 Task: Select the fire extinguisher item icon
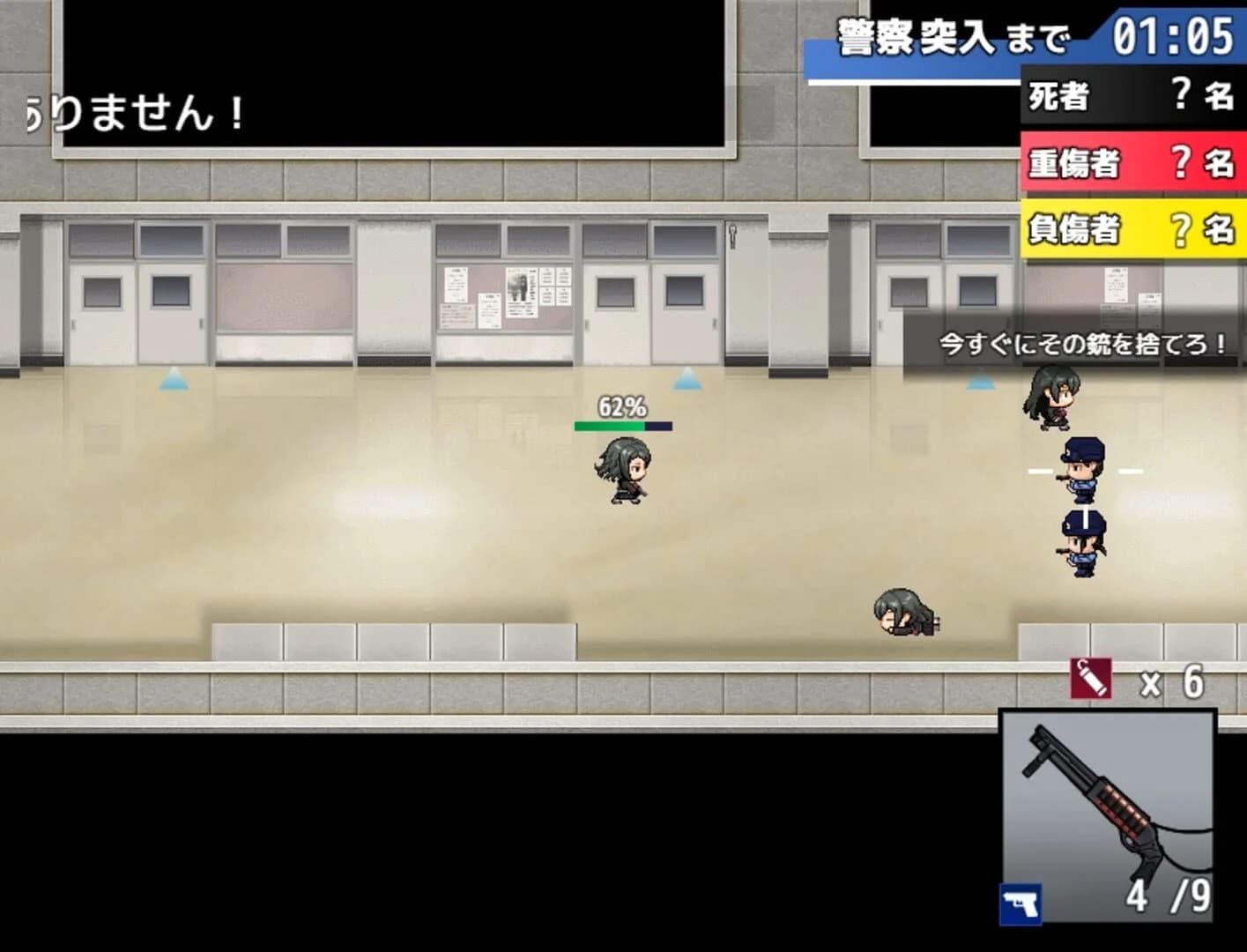point(1092,679)
